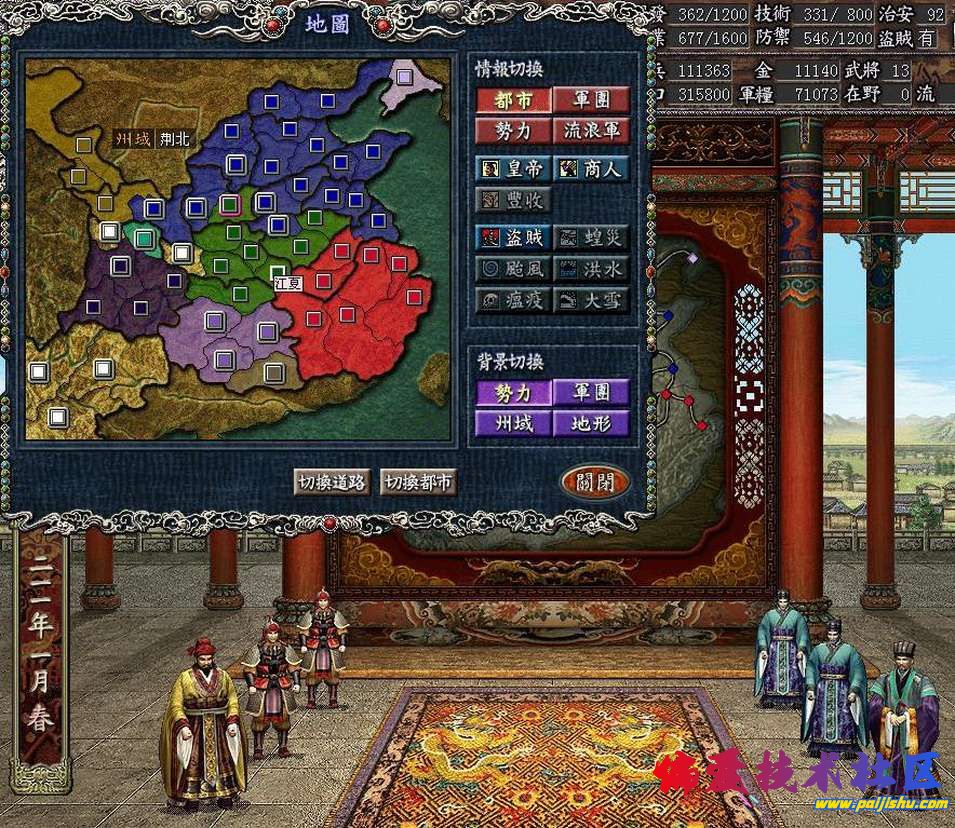The width and height of the screenshot is (955, 828).
Task: Show the 皇帝 emperor marker
Action: [x=513, y=168]
